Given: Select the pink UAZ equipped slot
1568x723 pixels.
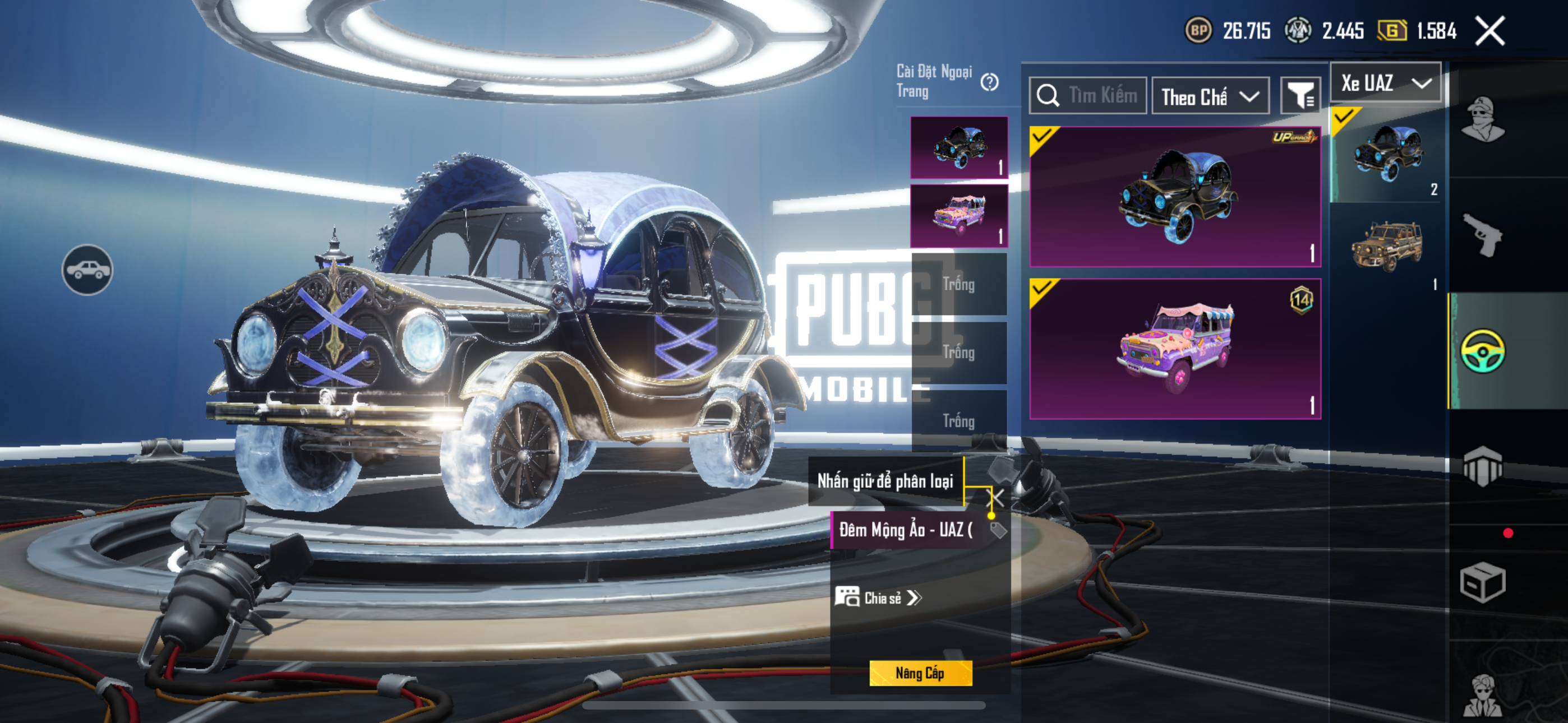Looking at the screenshot, I should (959, 216).
